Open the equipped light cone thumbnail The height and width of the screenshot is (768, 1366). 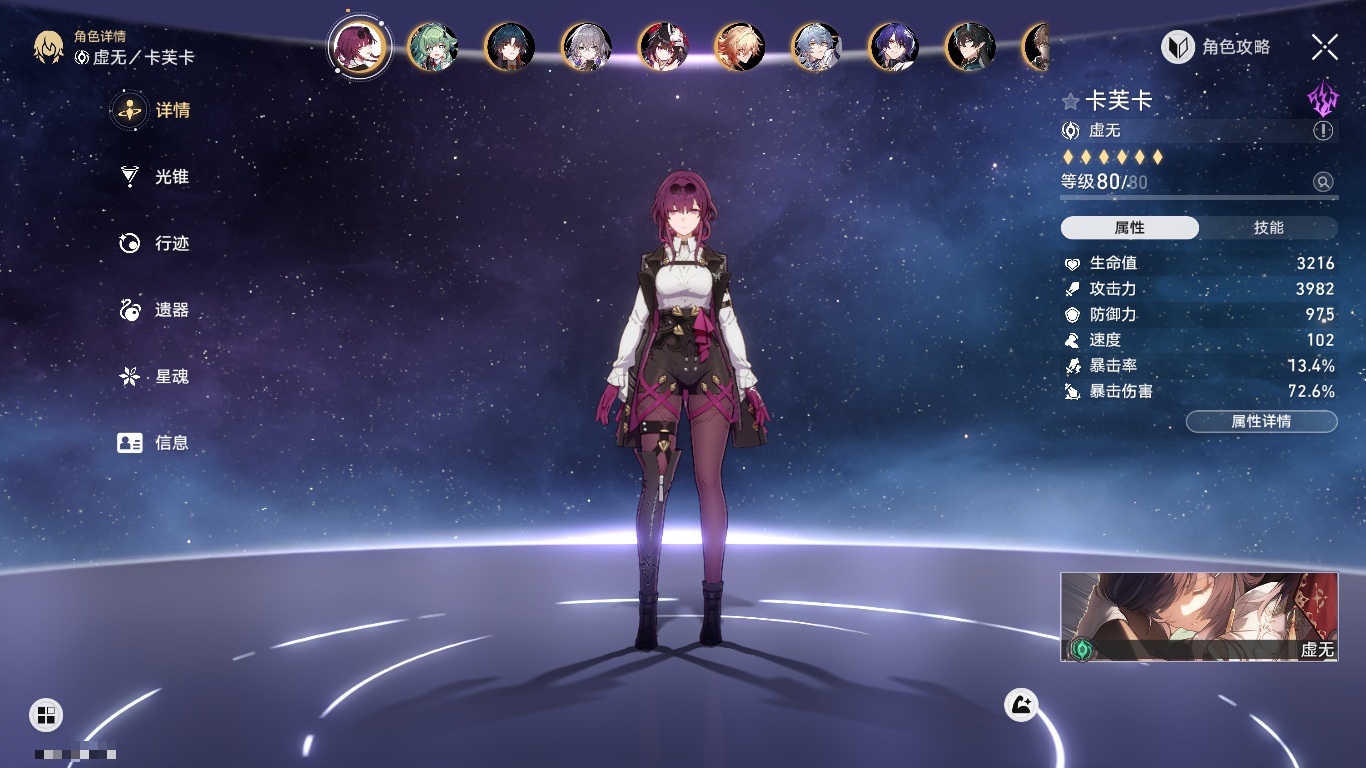pos(1199,616)
